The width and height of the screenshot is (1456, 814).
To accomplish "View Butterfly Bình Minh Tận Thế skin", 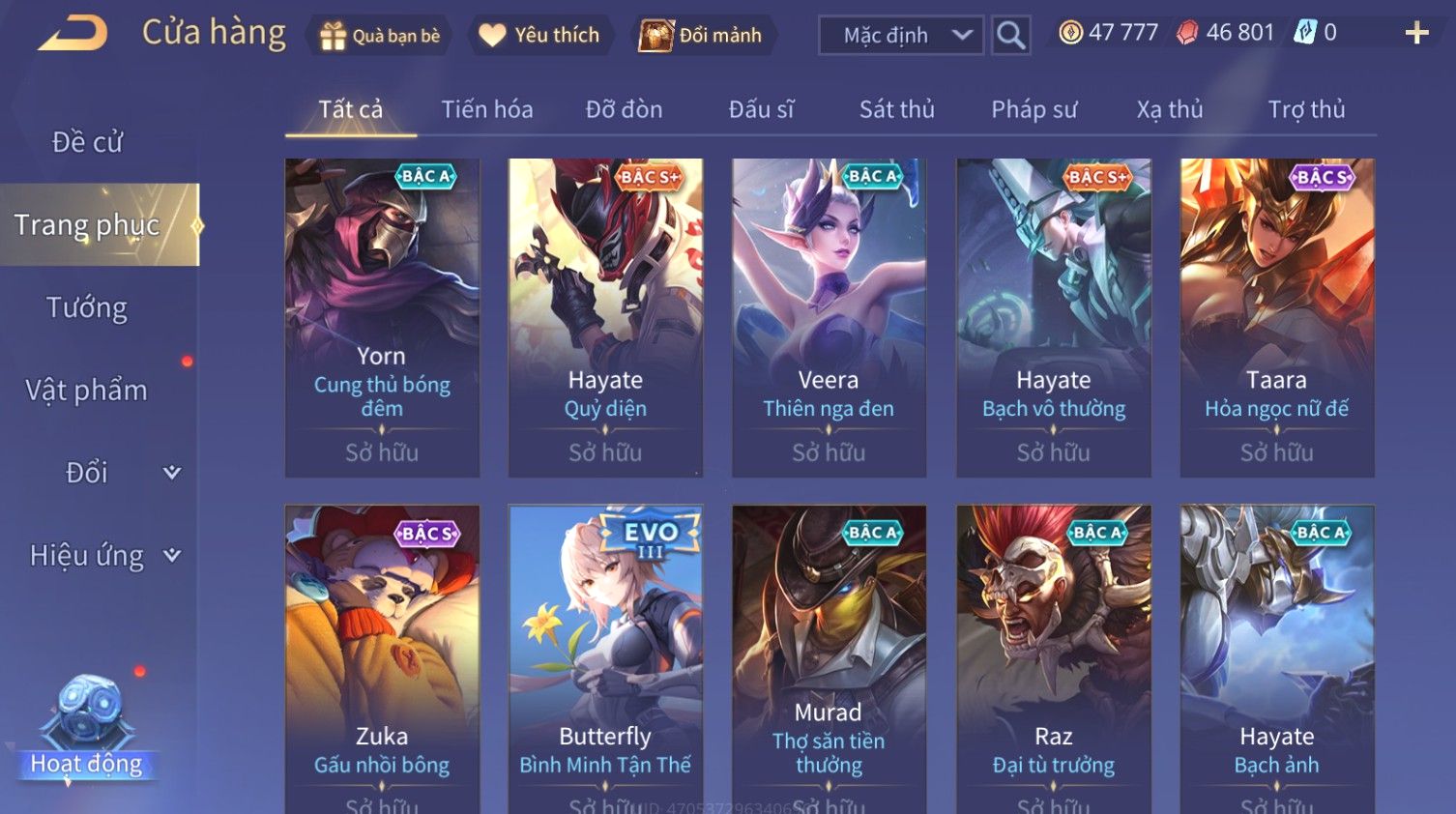I will 605,657.
